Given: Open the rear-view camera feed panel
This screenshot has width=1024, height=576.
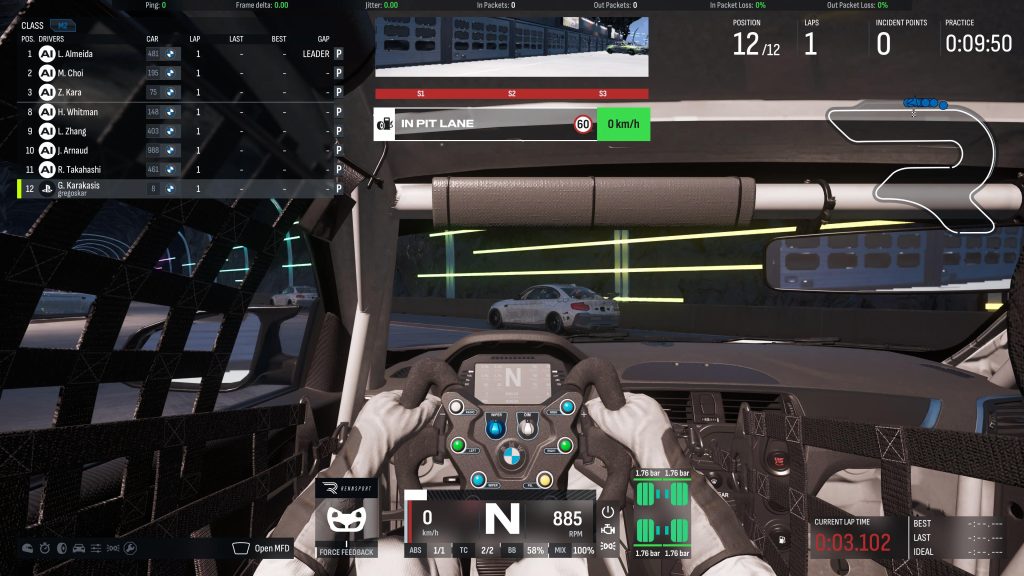Looking at the screenshot, I should (x=512, y=46).
